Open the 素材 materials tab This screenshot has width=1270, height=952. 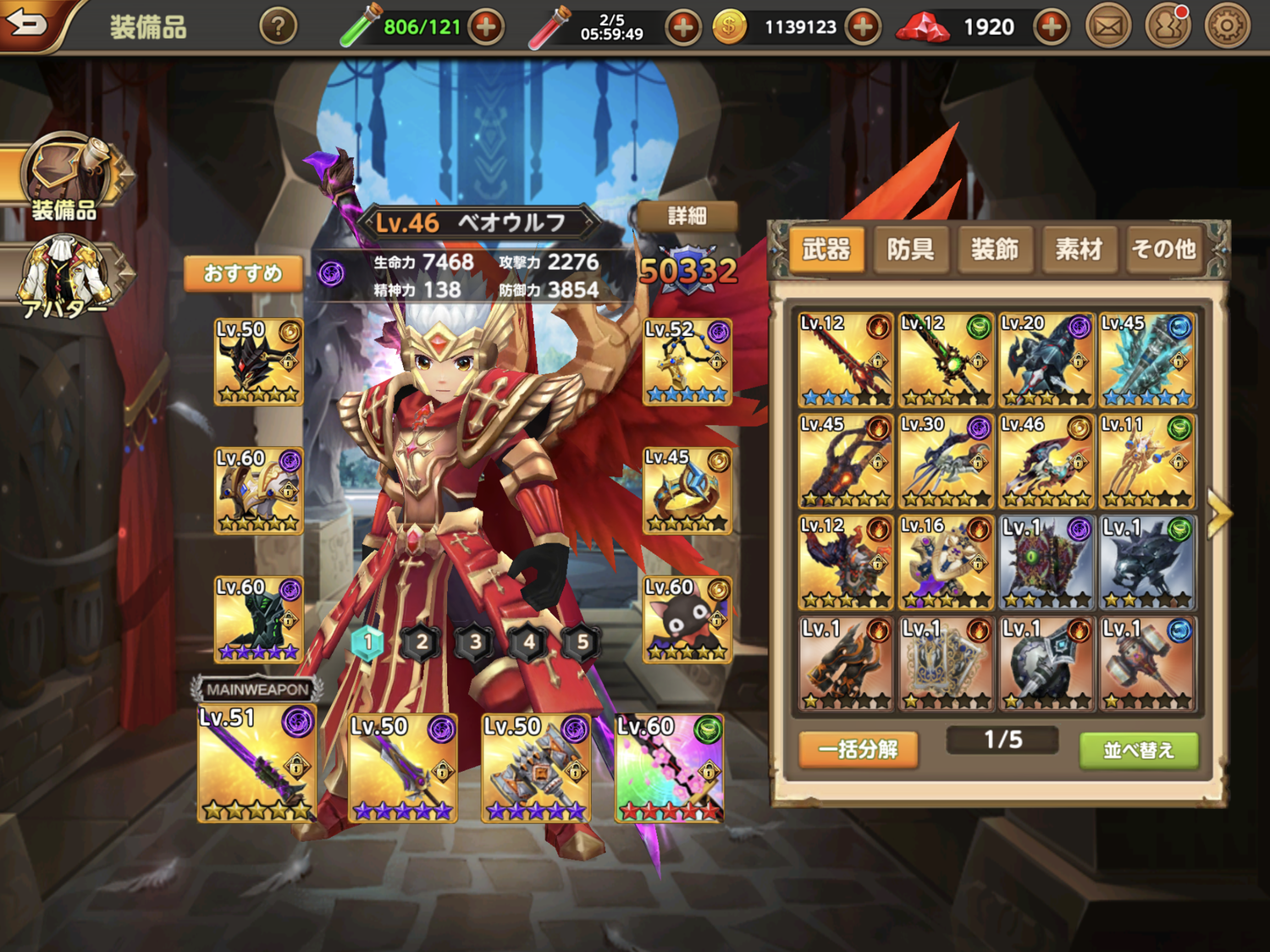[1079, 250]
